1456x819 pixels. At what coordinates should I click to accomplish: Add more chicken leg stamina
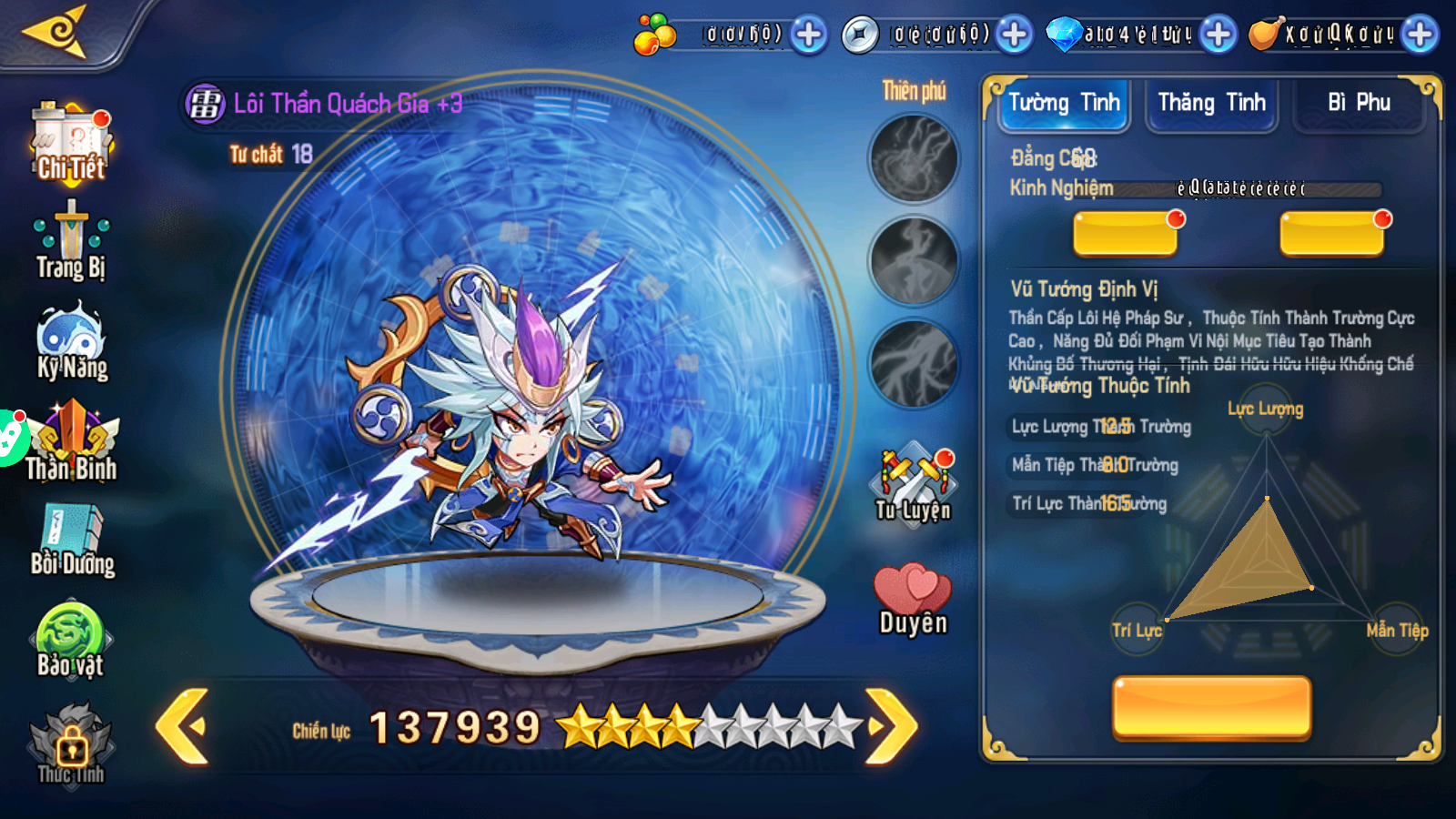(x=1420, y=35)
